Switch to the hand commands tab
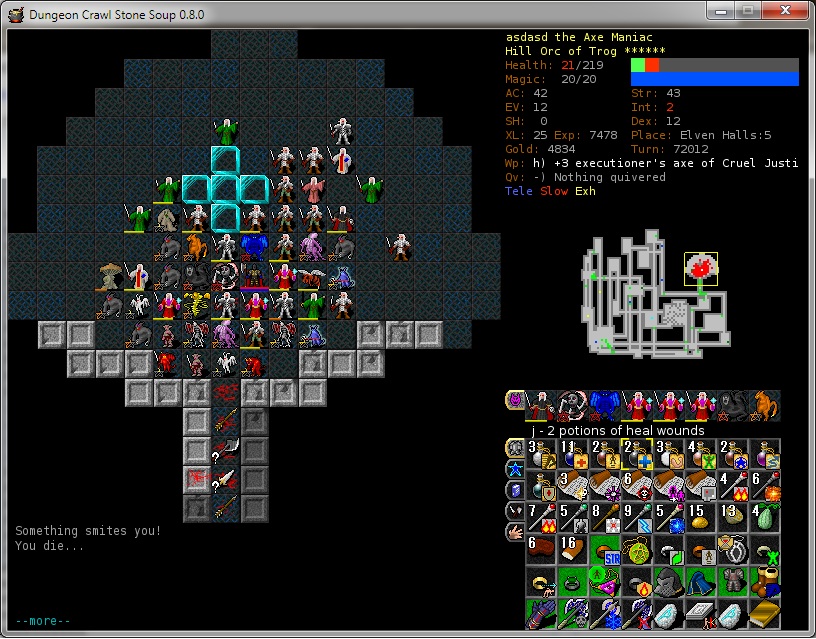The image size is (816, 639). [514, 533]
